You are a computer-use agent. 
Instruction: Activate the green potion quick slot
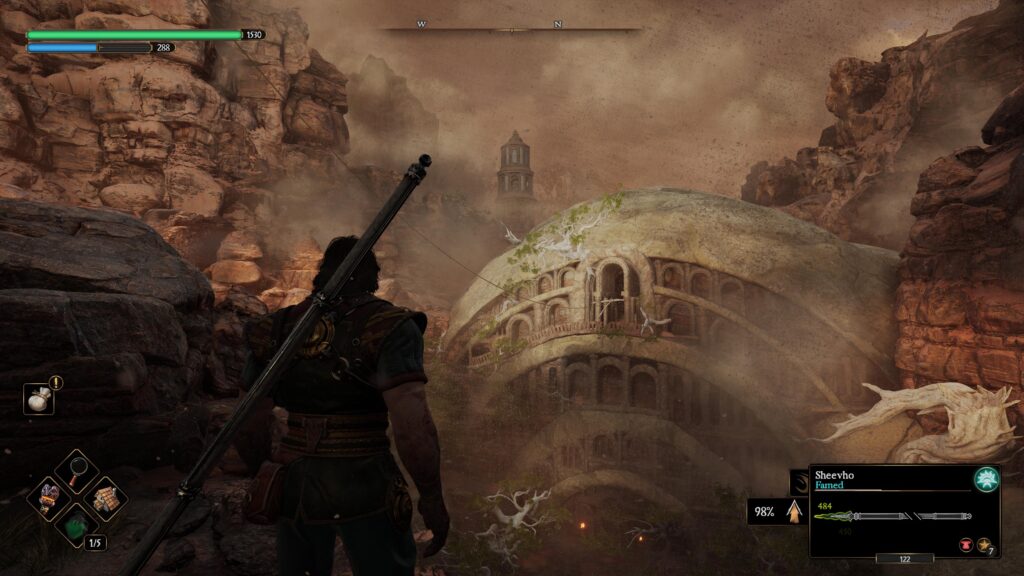pos(76,524)
